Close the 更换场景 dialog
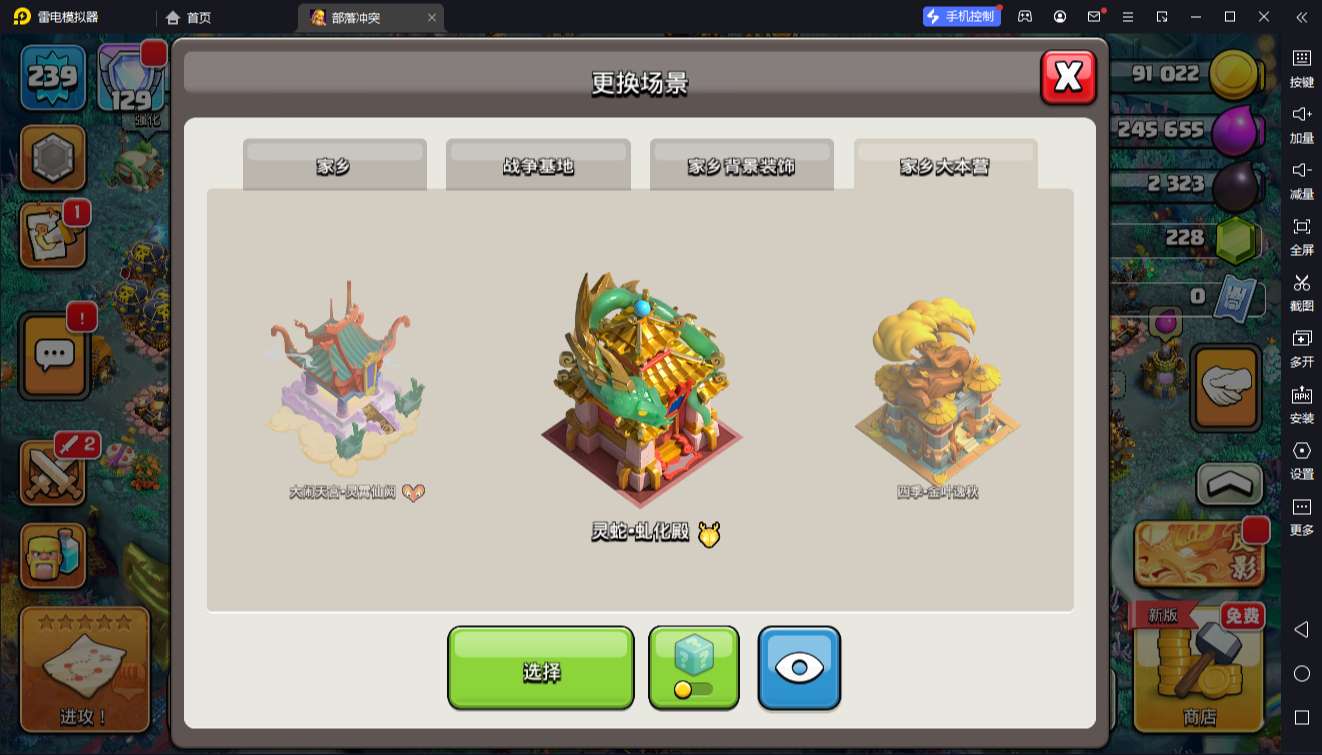Screen dimensions: 1322x755 click(1068, 77)
